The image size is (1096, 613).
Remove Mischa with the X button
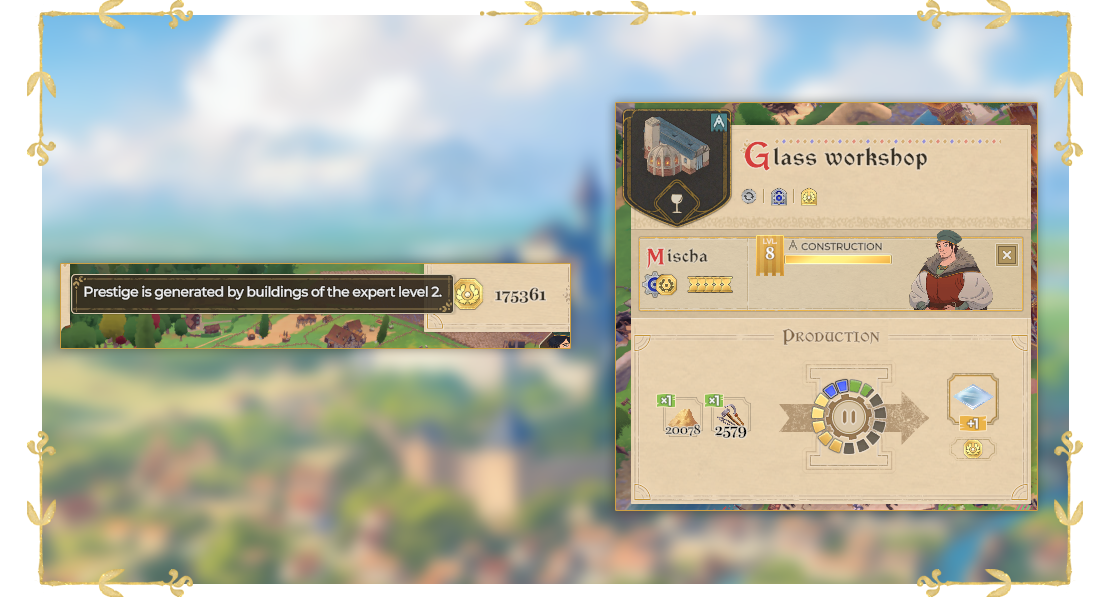click(1006, 255)
